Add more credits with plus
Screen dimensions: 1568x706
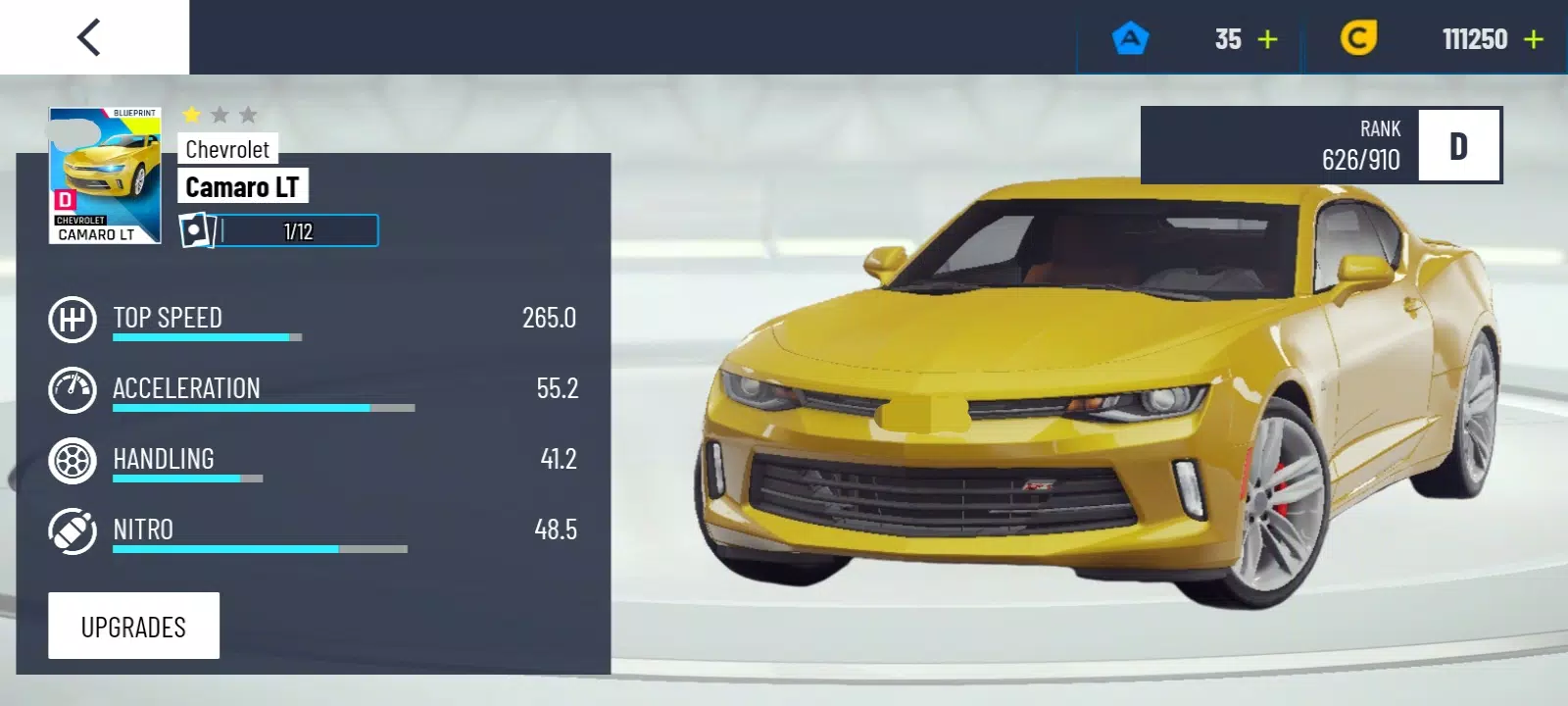pos(1534,39)
